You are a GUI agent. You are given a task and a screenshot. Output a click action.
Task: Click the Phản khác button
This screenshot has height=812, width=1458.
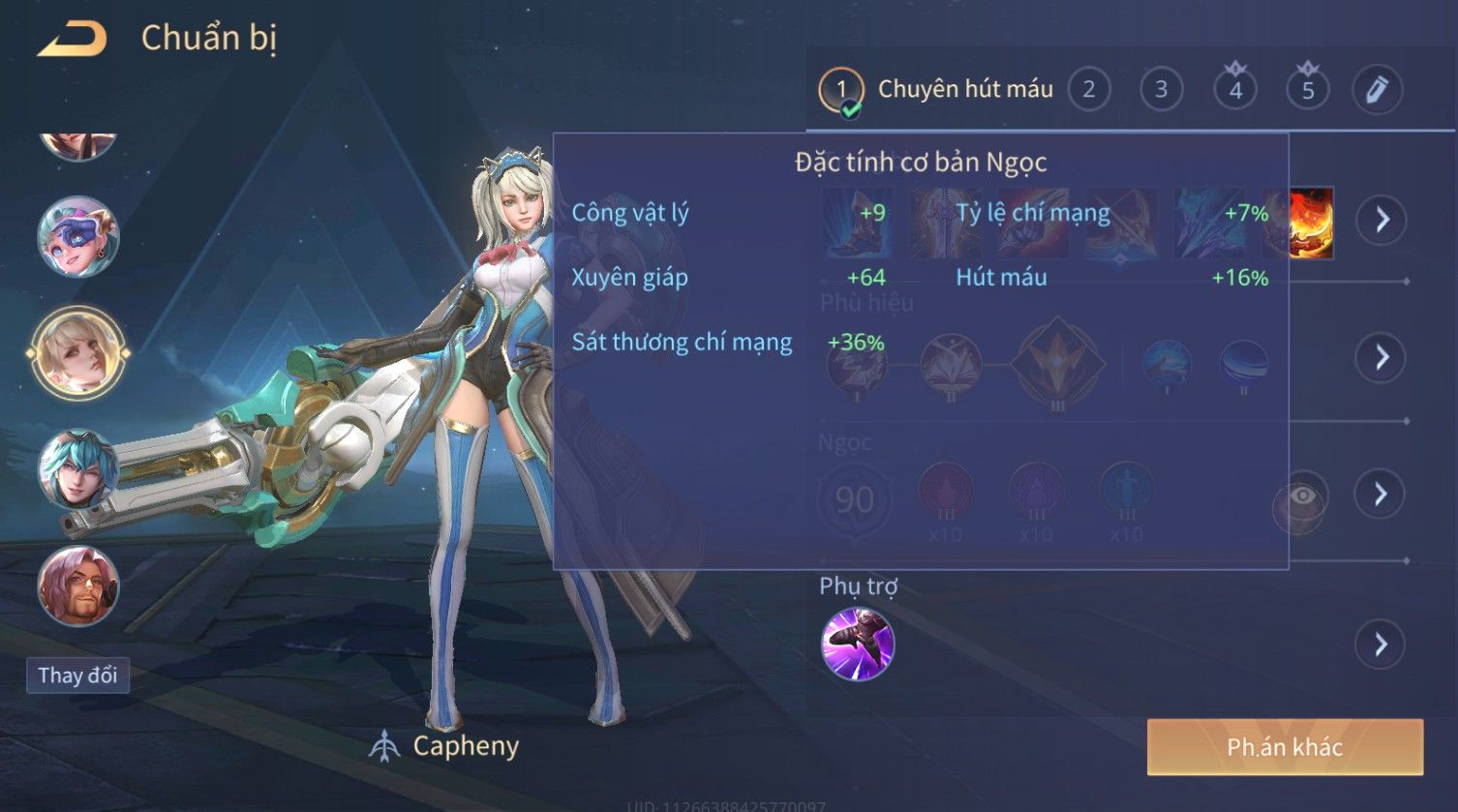click(1285, 747)
